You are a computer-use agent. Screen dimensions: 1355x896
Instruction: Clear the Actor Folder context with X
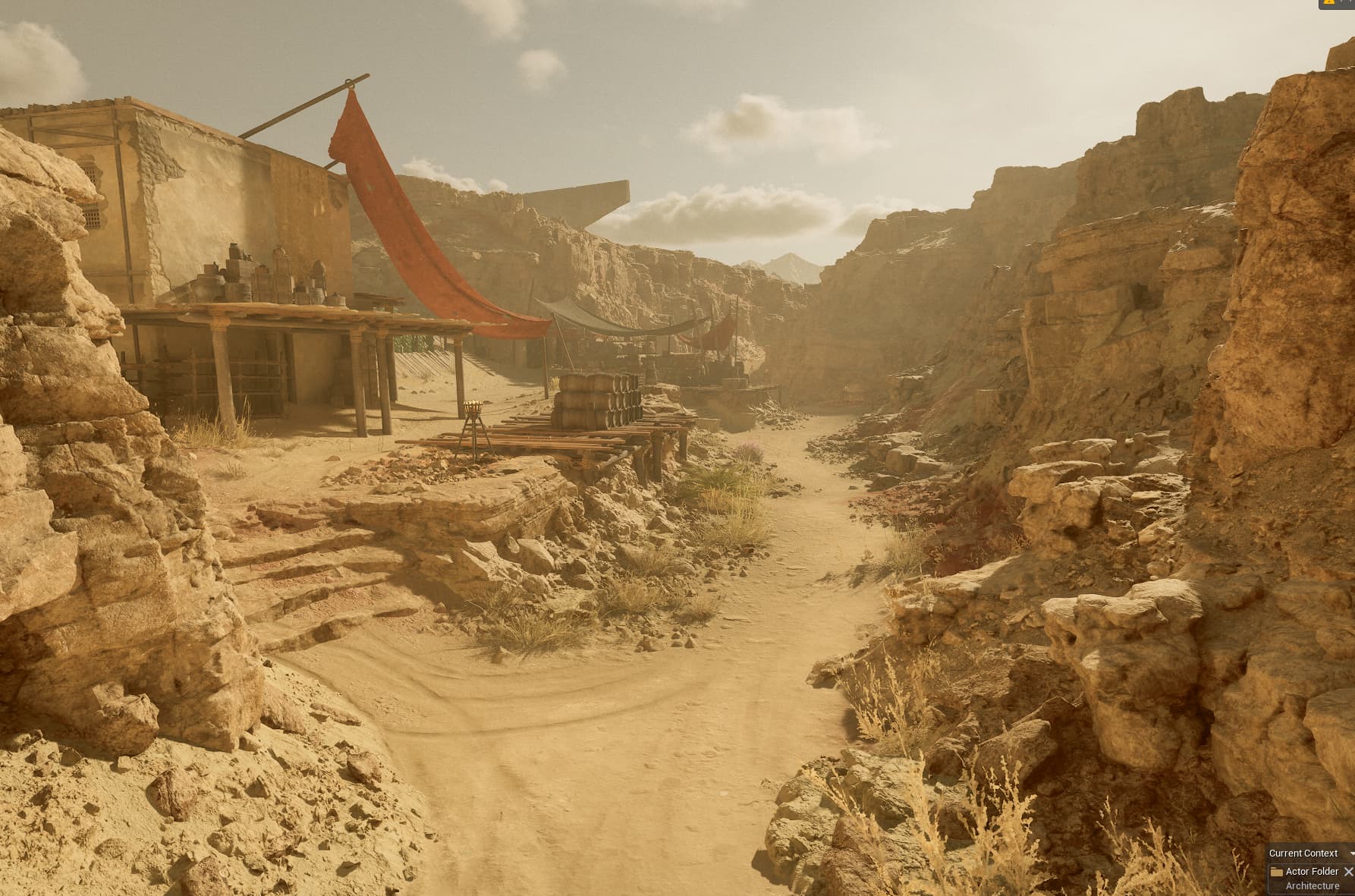1348,871
